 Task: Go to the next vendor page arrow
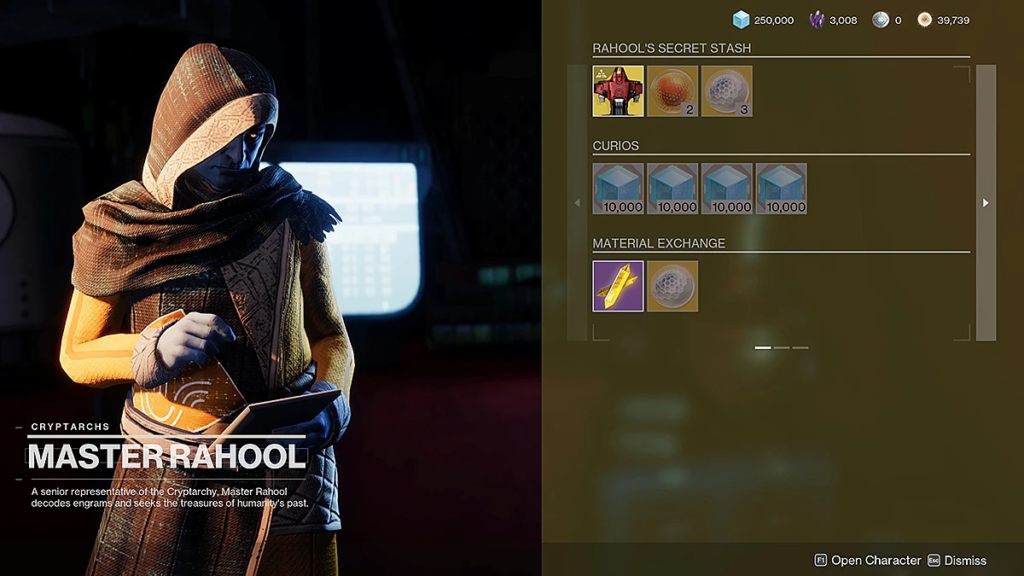pyautogui.click(x=986, y=203)
